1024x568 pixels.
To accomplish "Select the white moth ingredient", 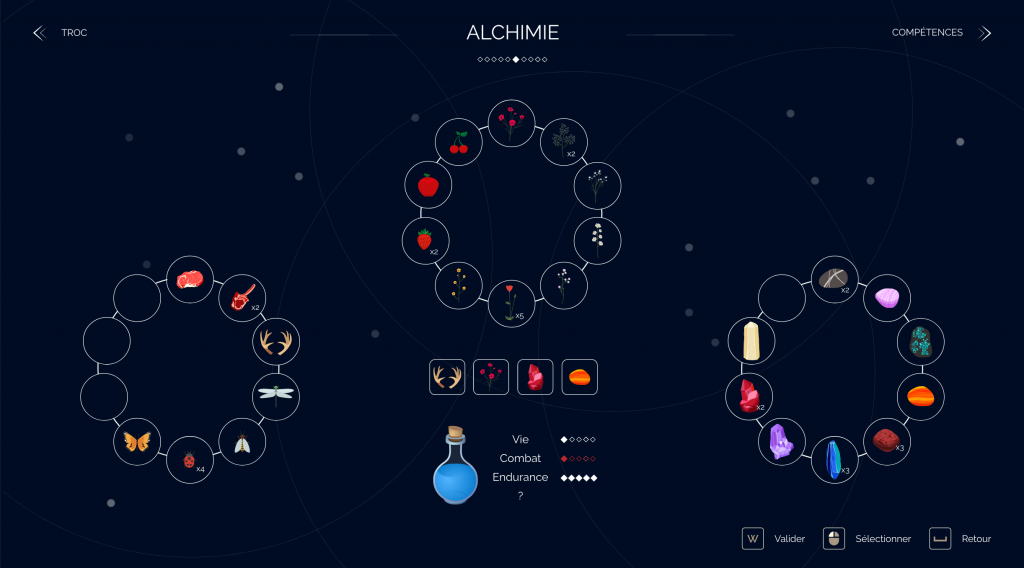I will coord(241,442).
